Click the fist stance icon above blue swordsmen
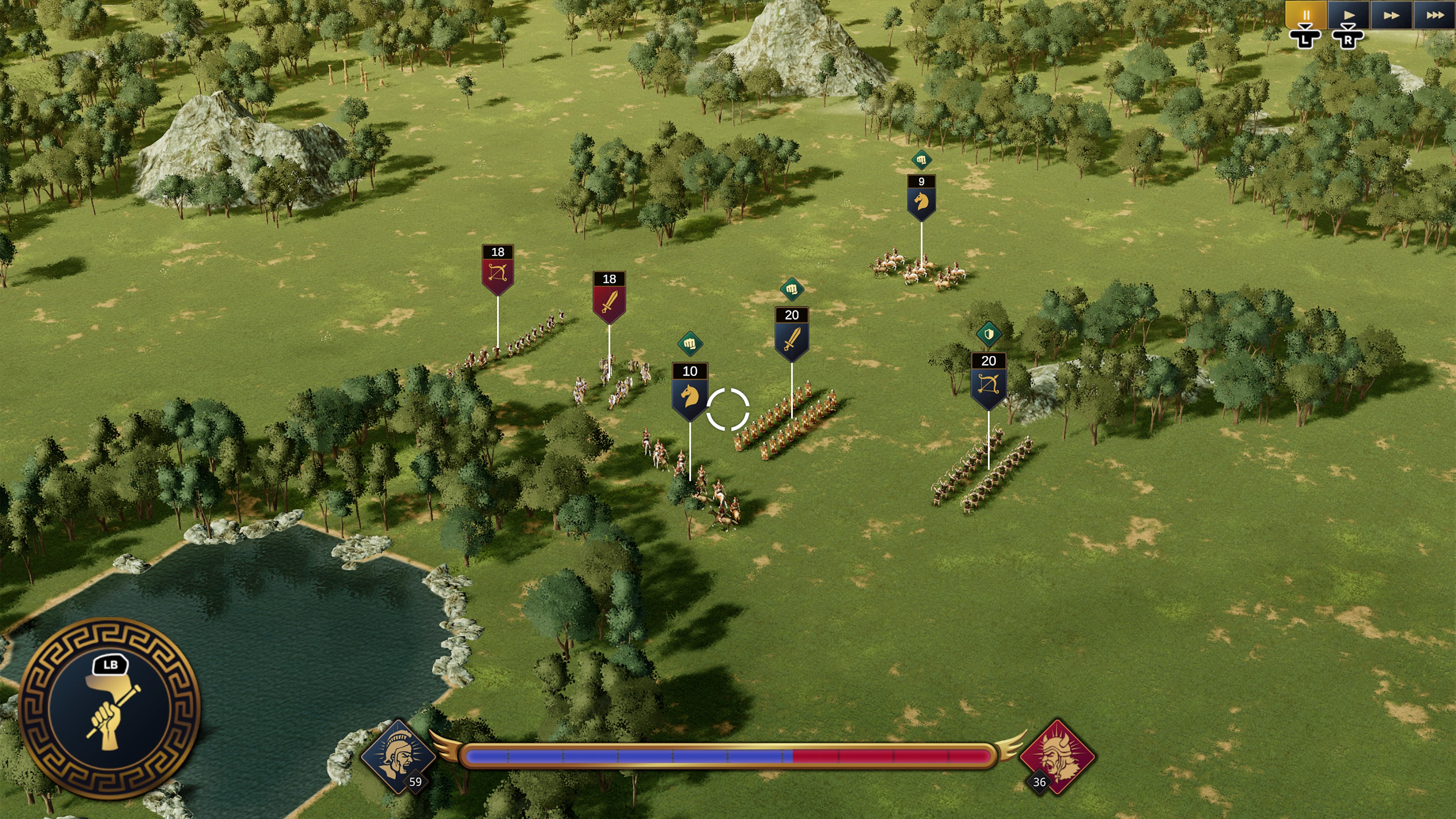Screen dimensions: 1456x819 point(791,289)
